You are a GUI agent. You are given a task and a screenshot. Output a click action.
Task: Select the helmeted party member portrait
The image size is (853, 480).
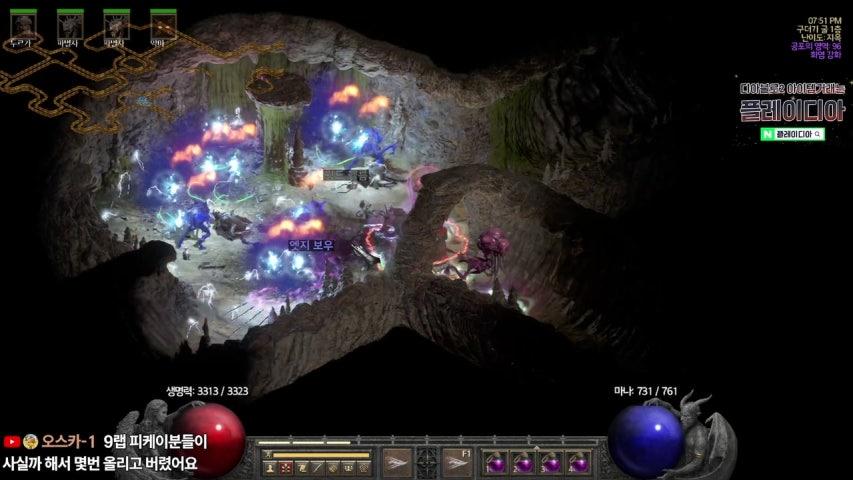(x=23, y=24)
